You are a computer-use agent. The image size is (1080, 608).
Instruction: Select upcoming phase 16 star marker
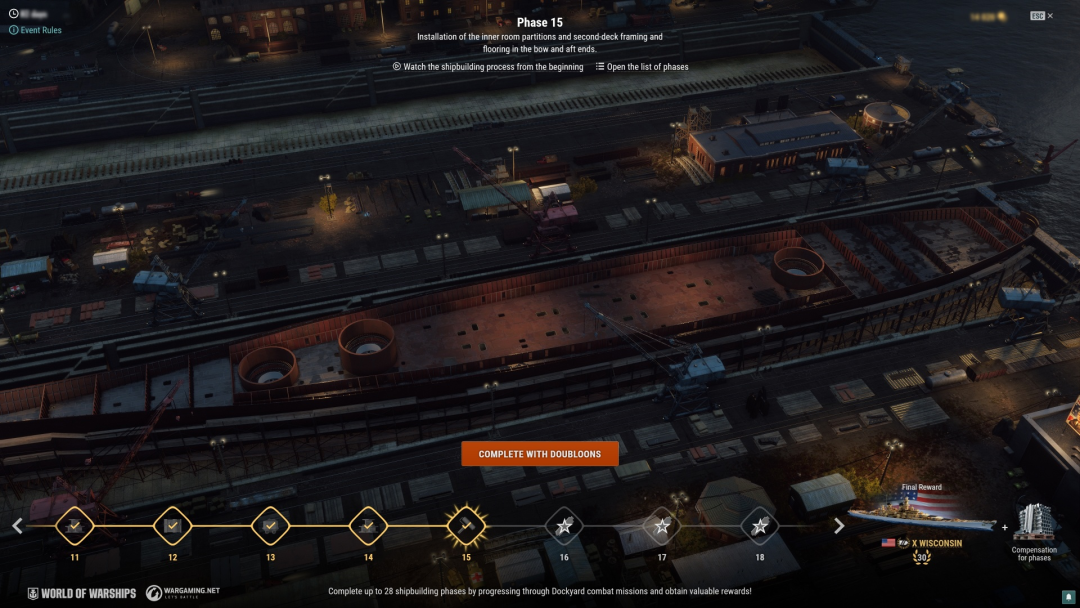pos(564,525)
